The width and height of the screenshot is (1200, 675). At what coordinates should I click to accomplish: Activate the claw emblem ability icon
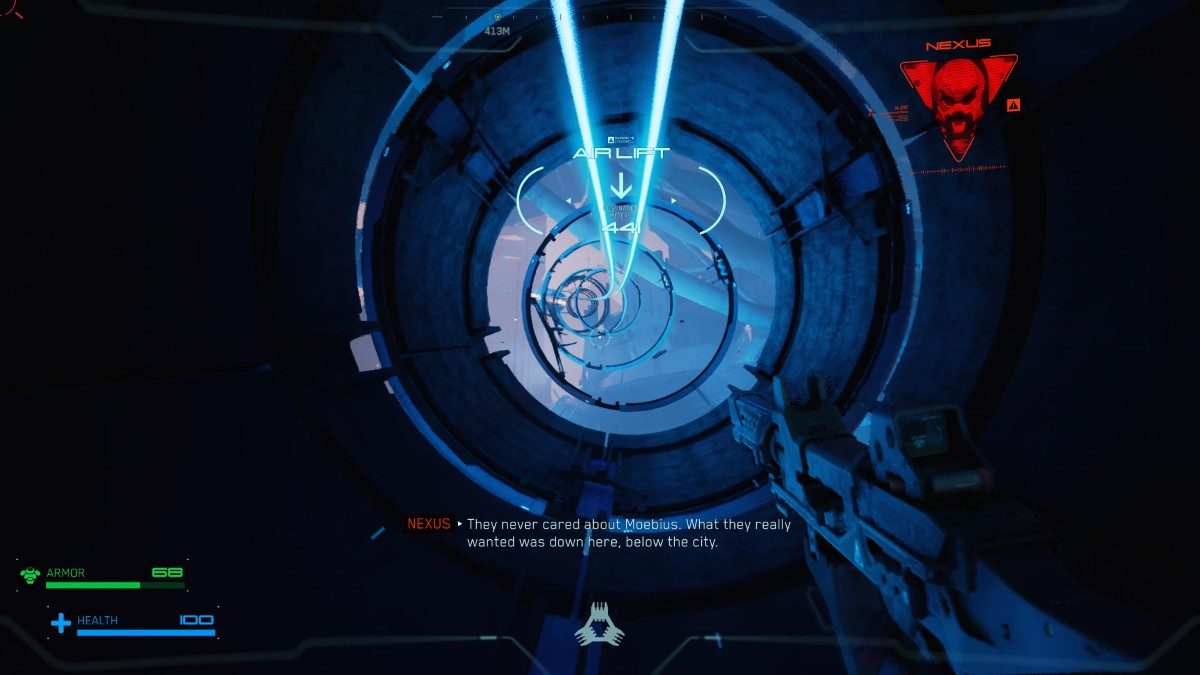click(x=599, y=625)
